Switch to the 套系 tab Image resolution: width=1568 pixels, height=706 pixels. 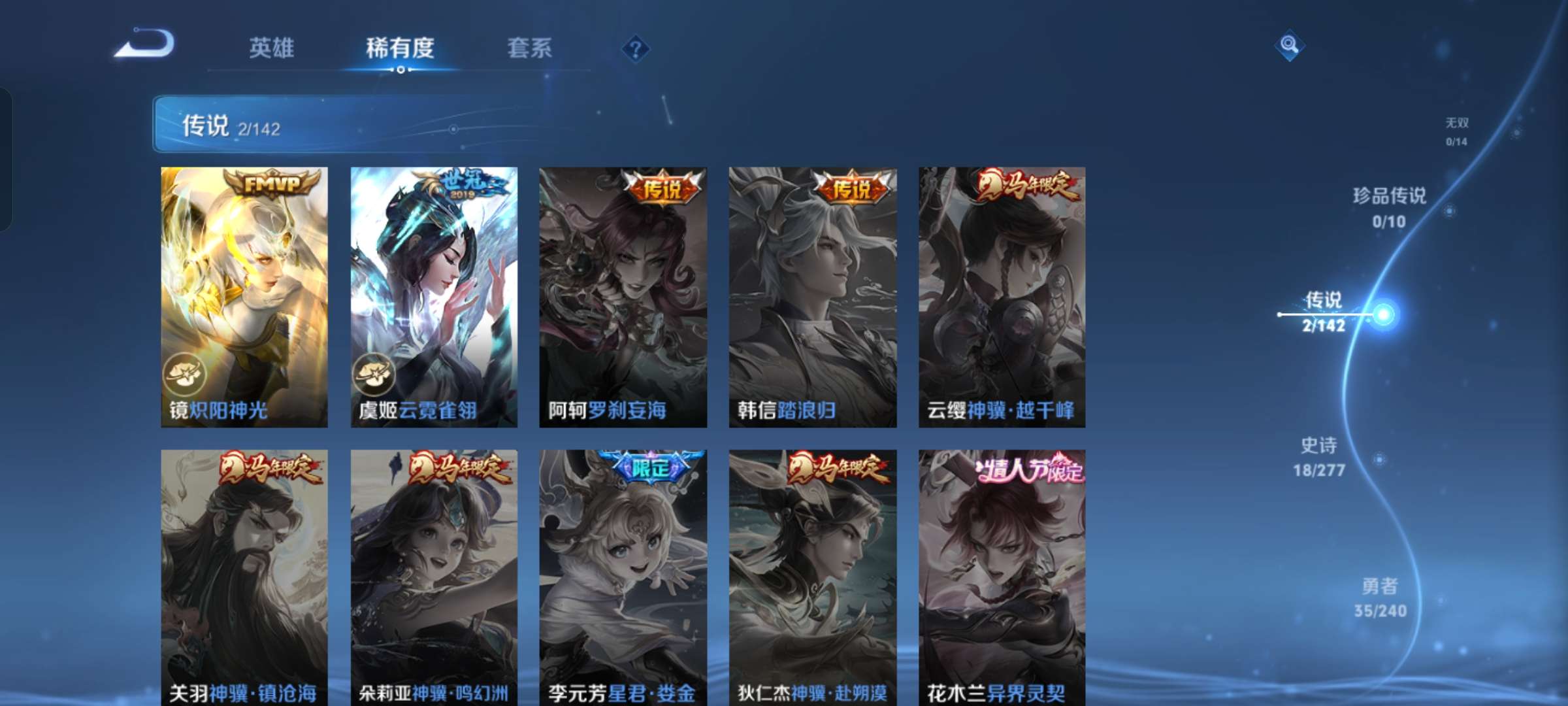531,48
